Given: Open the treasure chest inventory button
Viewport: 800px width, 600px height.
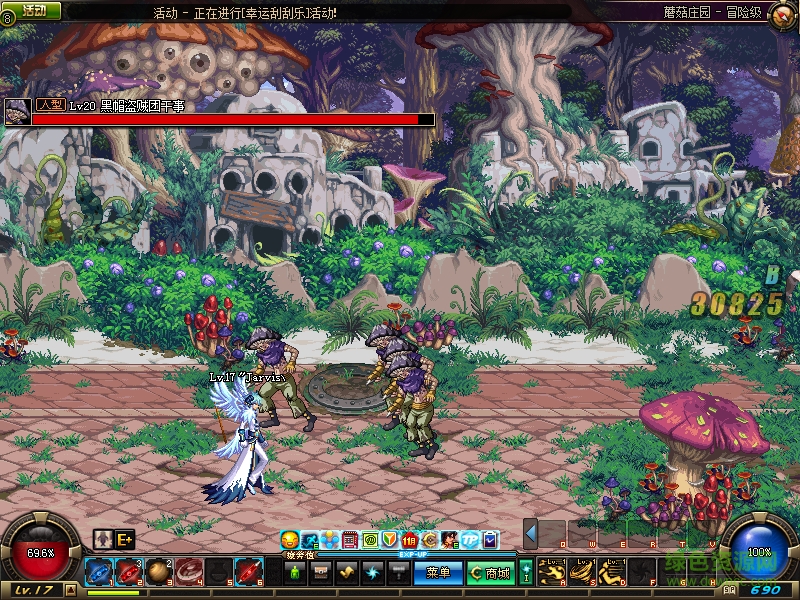Looking at the screenshot, I should [321, 573].
